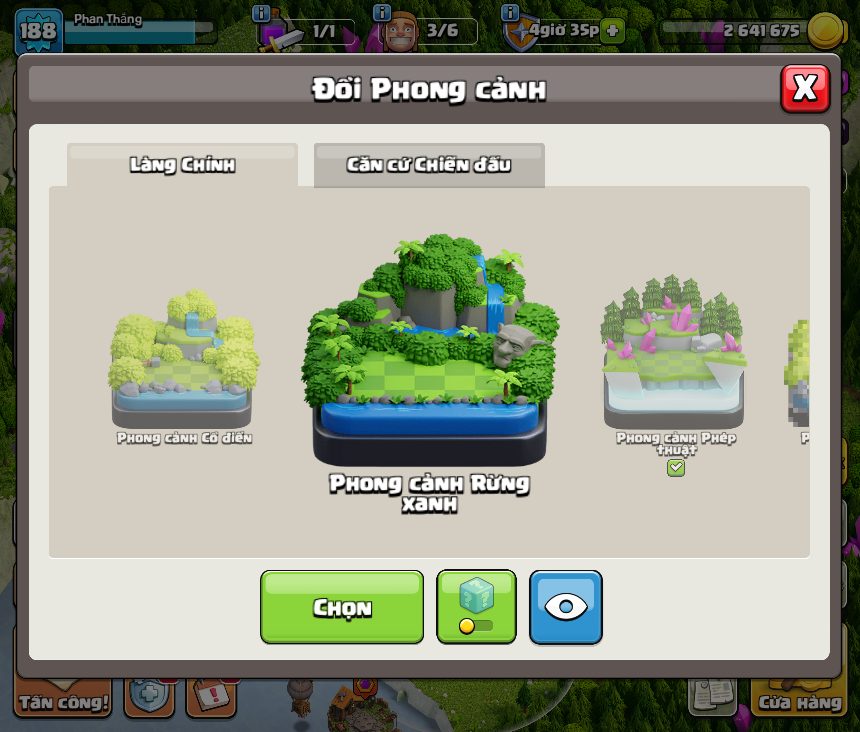Show info for the 3/6 builders

click(381, 13)
